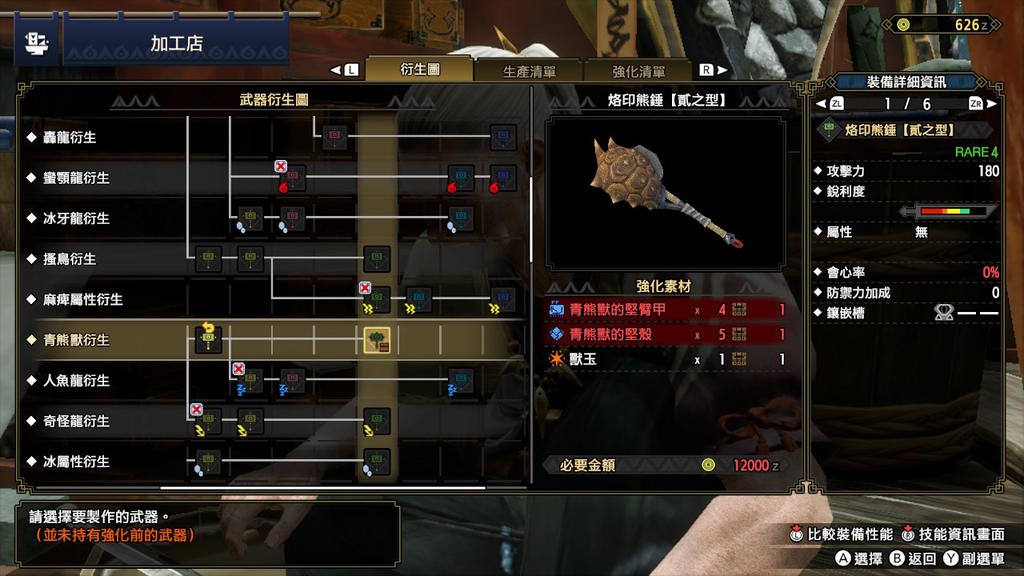Screen dimensions: 1024x576
Task: Click the 青熊獸的堅臂甲 material row
Action: coord(666,310)
